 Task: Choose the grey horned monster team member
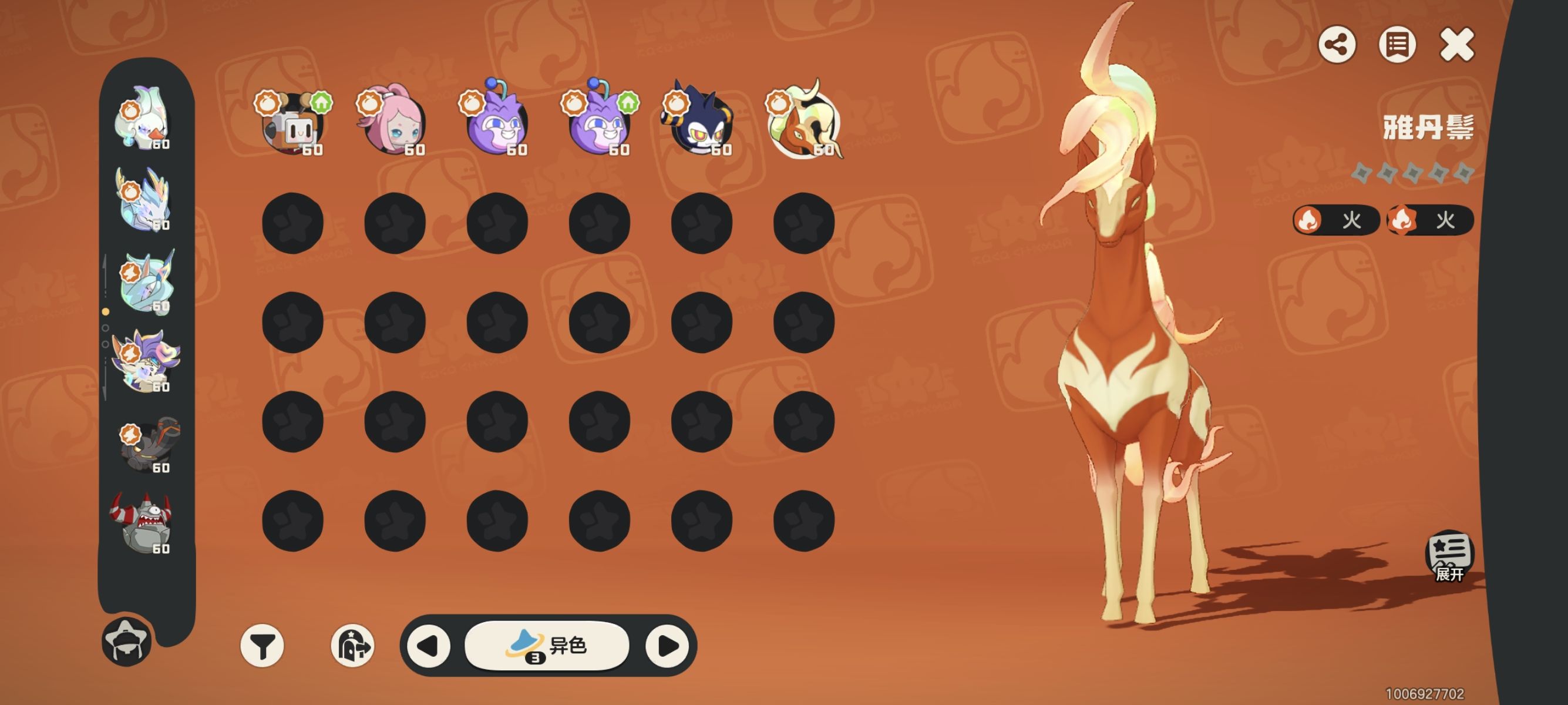point(142,523)
